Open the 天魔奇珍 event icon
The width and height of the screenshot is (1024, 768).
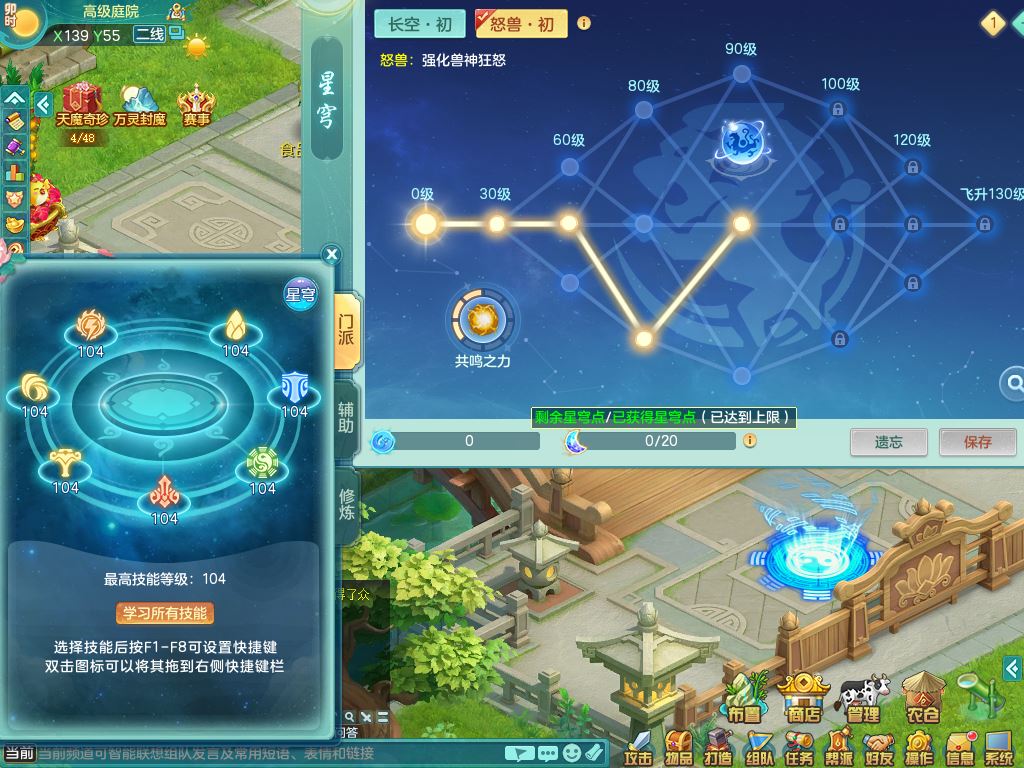click(83, 106)
